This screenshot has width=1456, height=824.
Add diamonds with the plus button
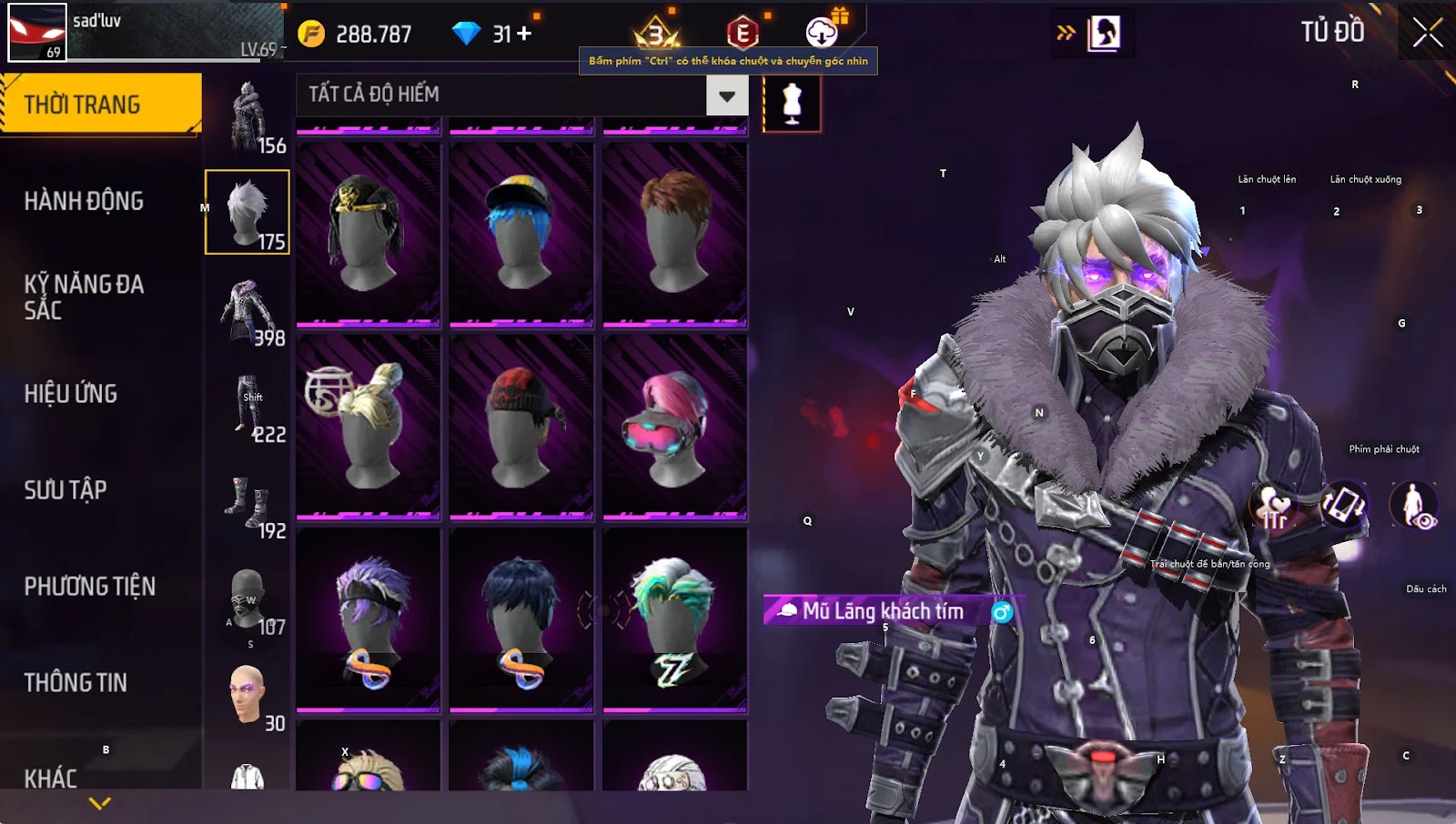[x=524, y=34]
